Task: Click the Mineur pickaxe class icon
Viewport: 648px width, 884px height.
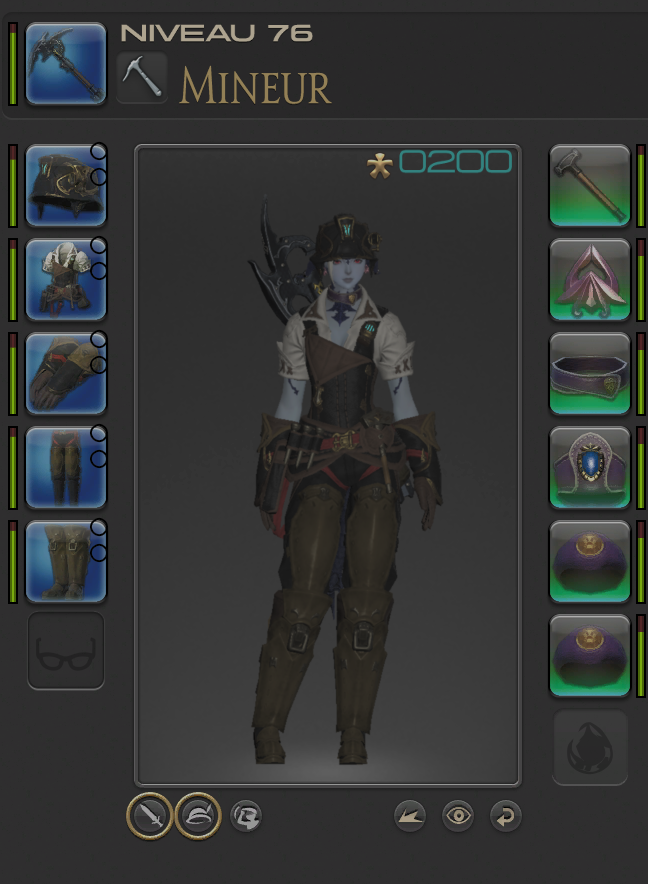Action: tap(142, 77)
